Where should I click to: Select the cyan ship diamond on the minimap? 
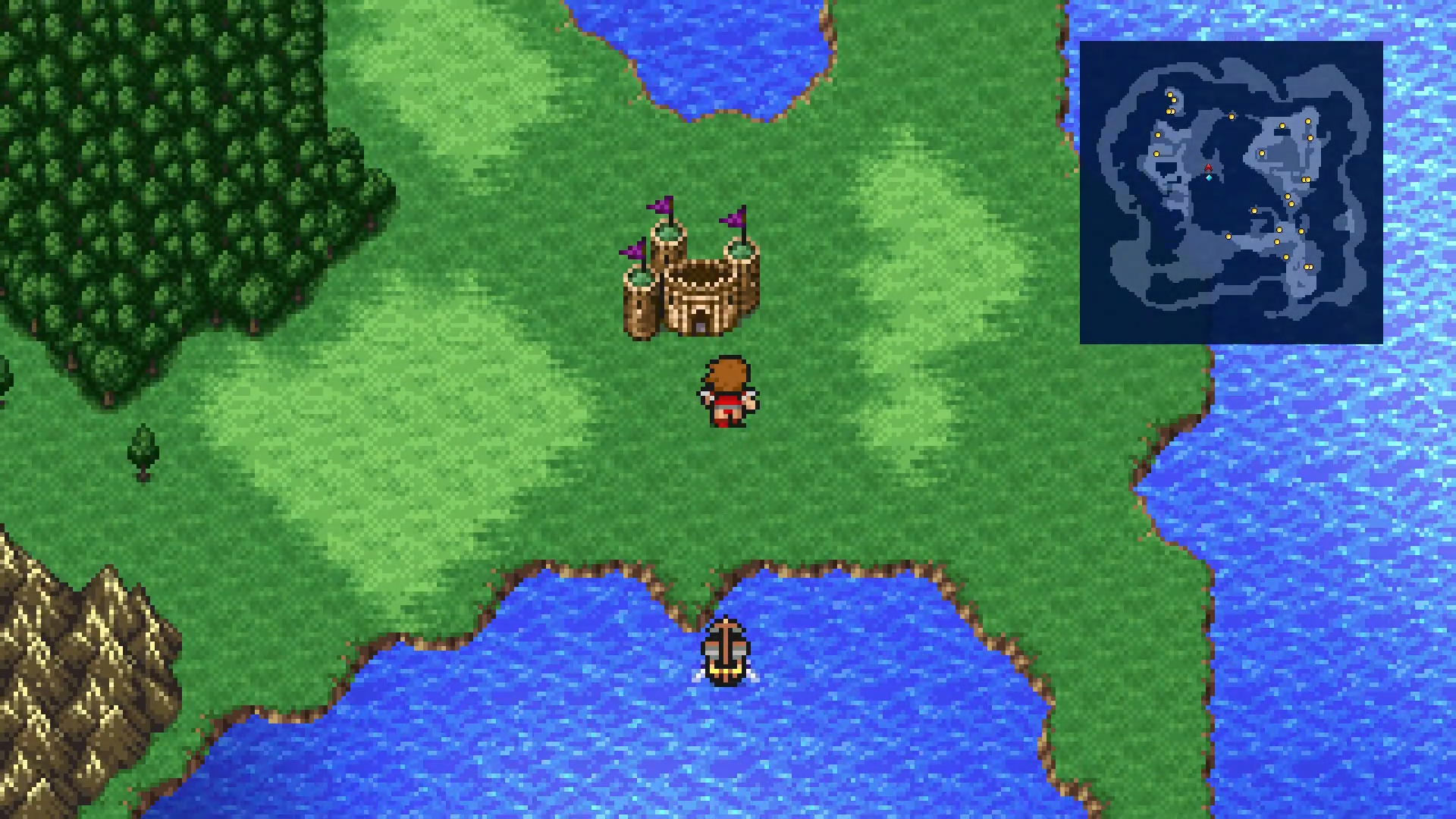point(1209,178)
